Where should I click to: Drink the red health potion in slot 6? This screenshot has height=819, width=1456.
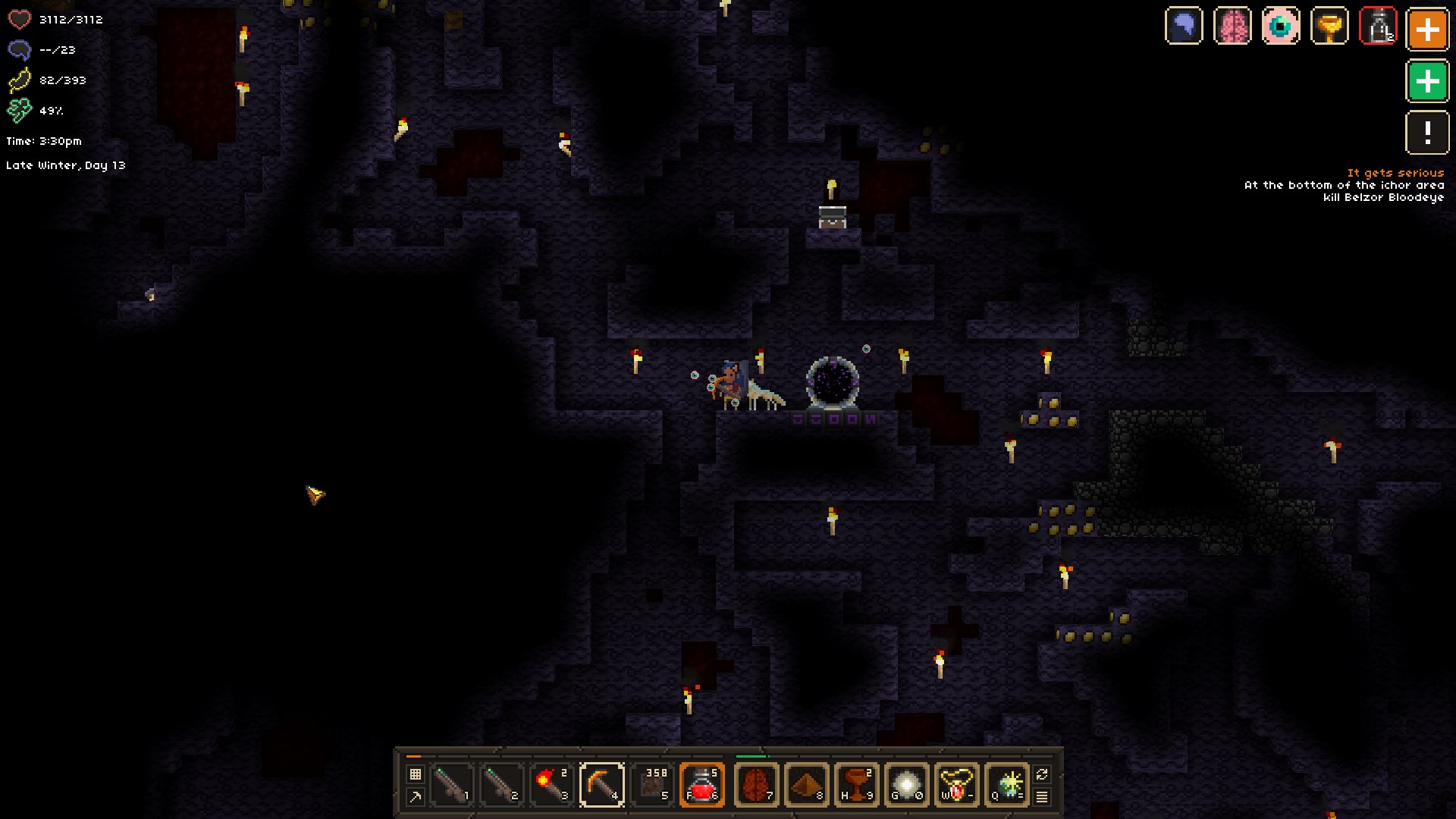point(703,785)
